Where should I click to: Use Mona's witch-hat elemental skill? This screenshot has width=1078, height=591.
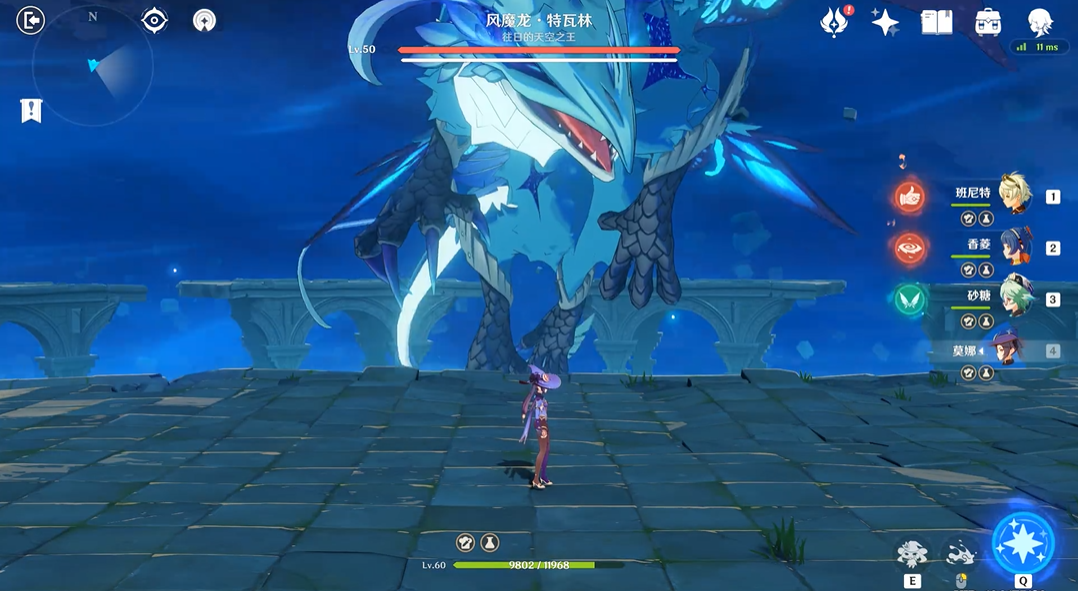tap(912, 553)
